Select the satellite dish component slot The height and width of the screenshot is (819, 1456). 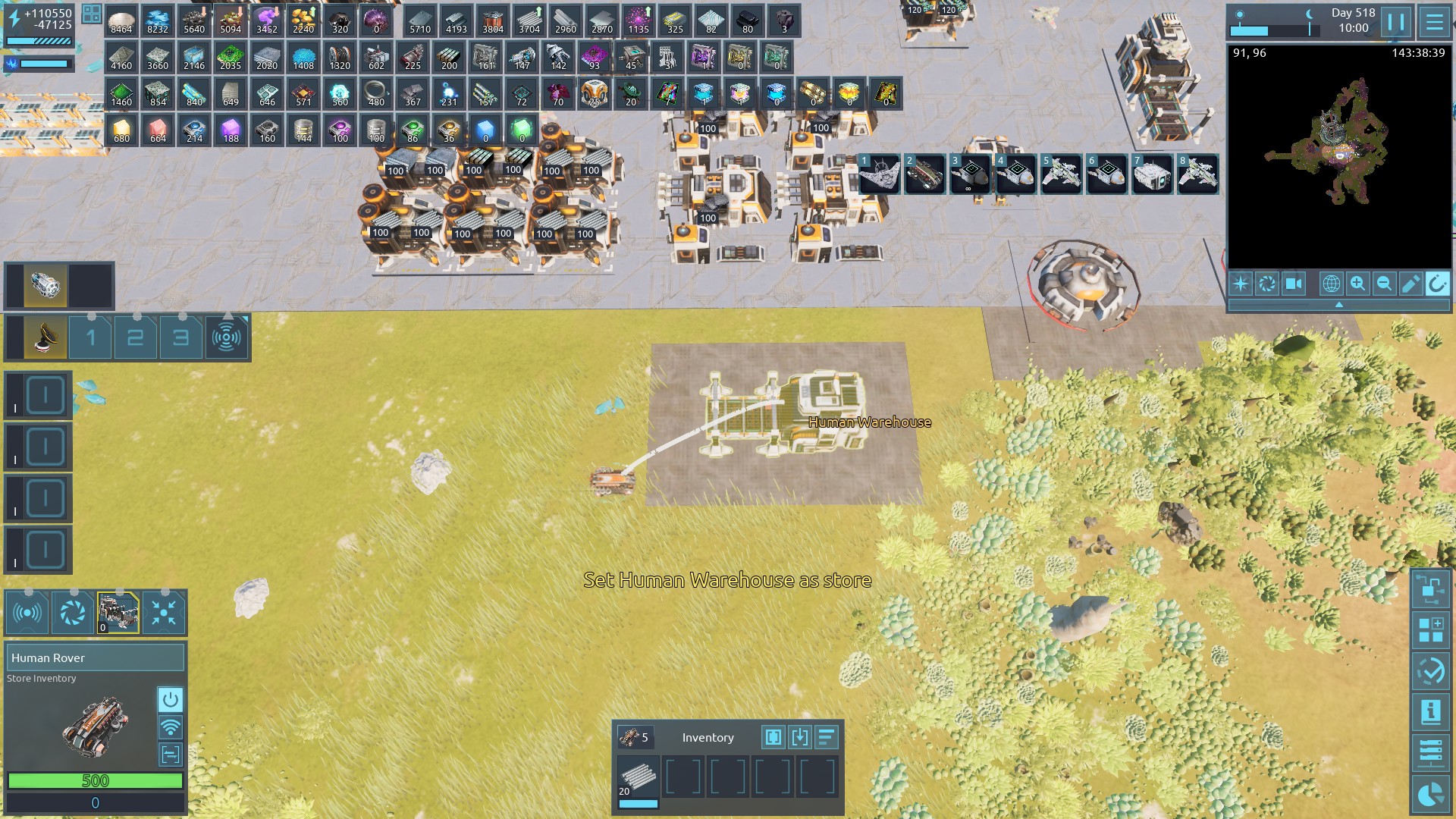coord(45,337)
